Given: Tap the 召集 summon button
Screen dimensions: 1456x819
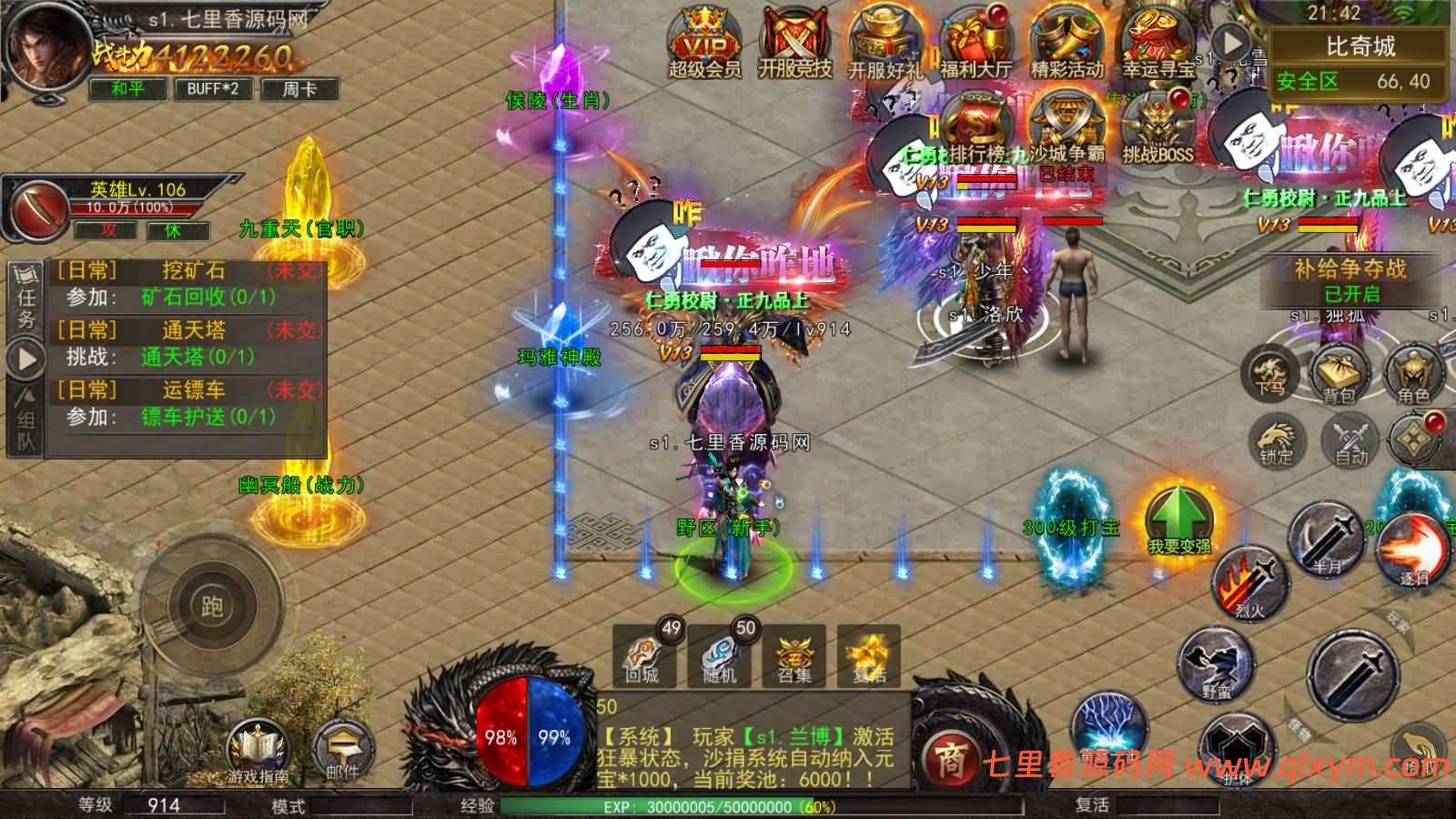Looking at the screenshot, I should coord(794,653).
